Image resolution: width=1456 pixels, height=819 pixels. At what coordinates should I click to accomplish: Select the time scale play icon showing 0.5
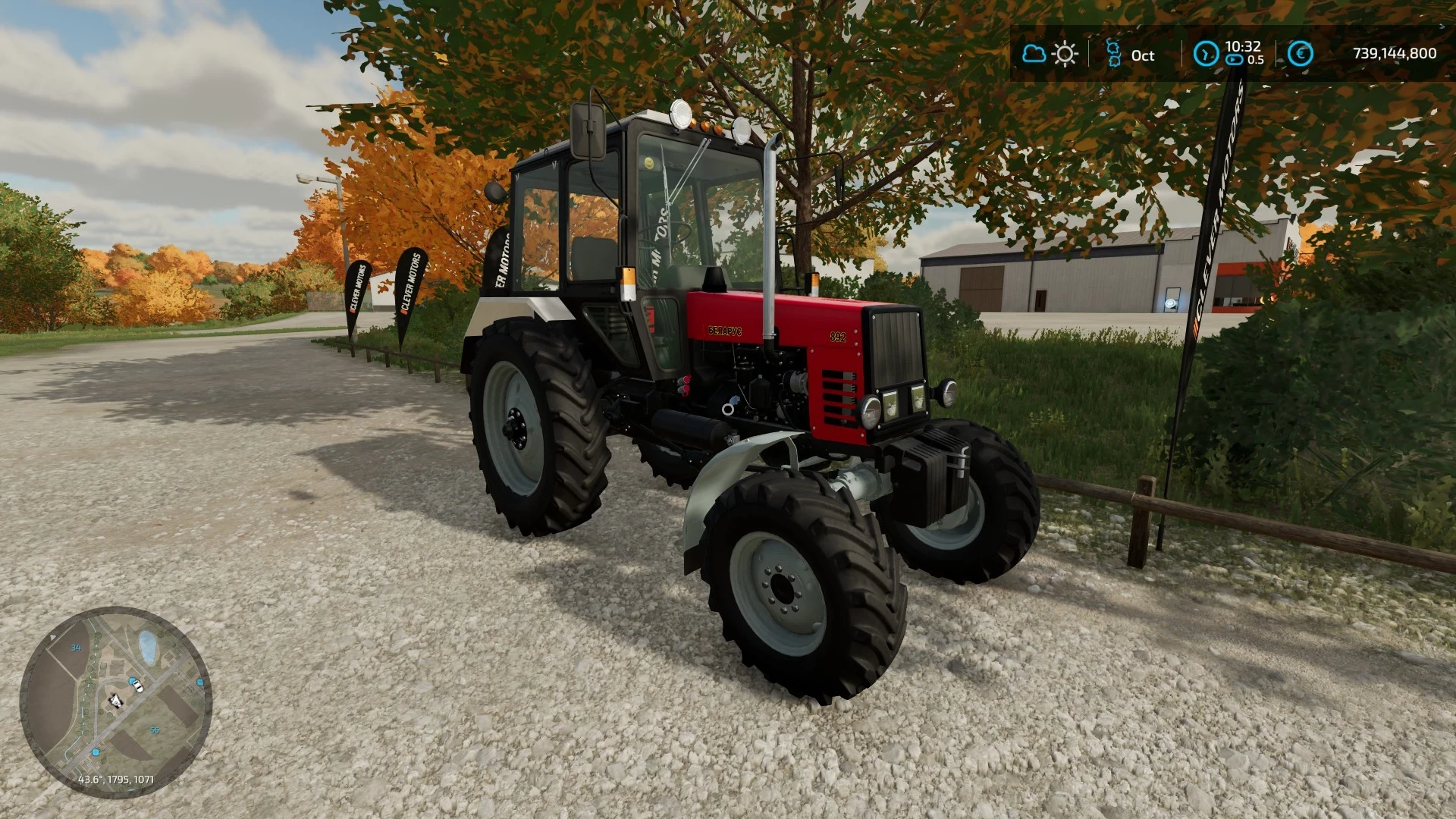pos(1233,59)
